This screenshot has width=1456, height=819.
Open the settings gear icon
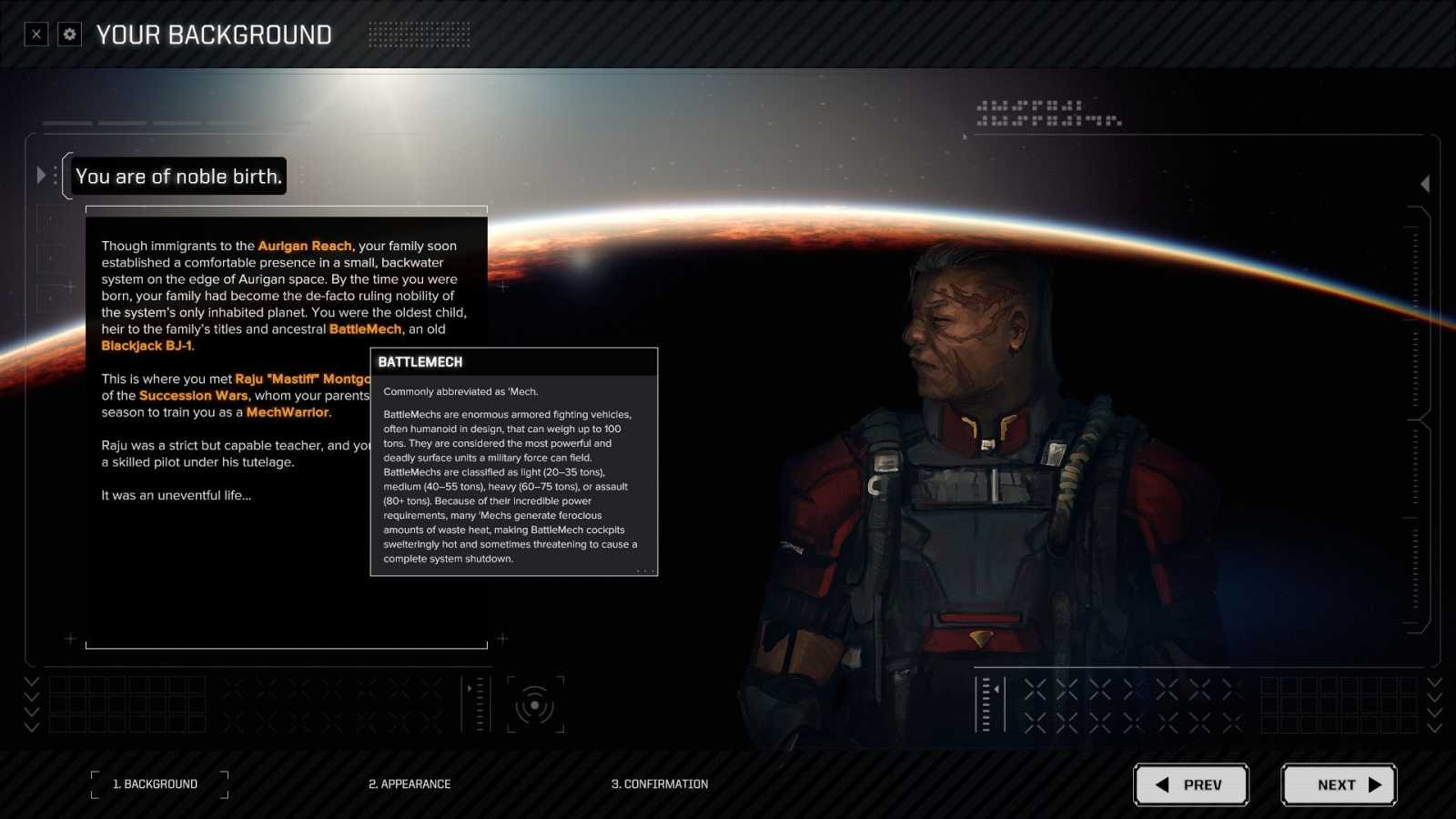tap(68, 34)
